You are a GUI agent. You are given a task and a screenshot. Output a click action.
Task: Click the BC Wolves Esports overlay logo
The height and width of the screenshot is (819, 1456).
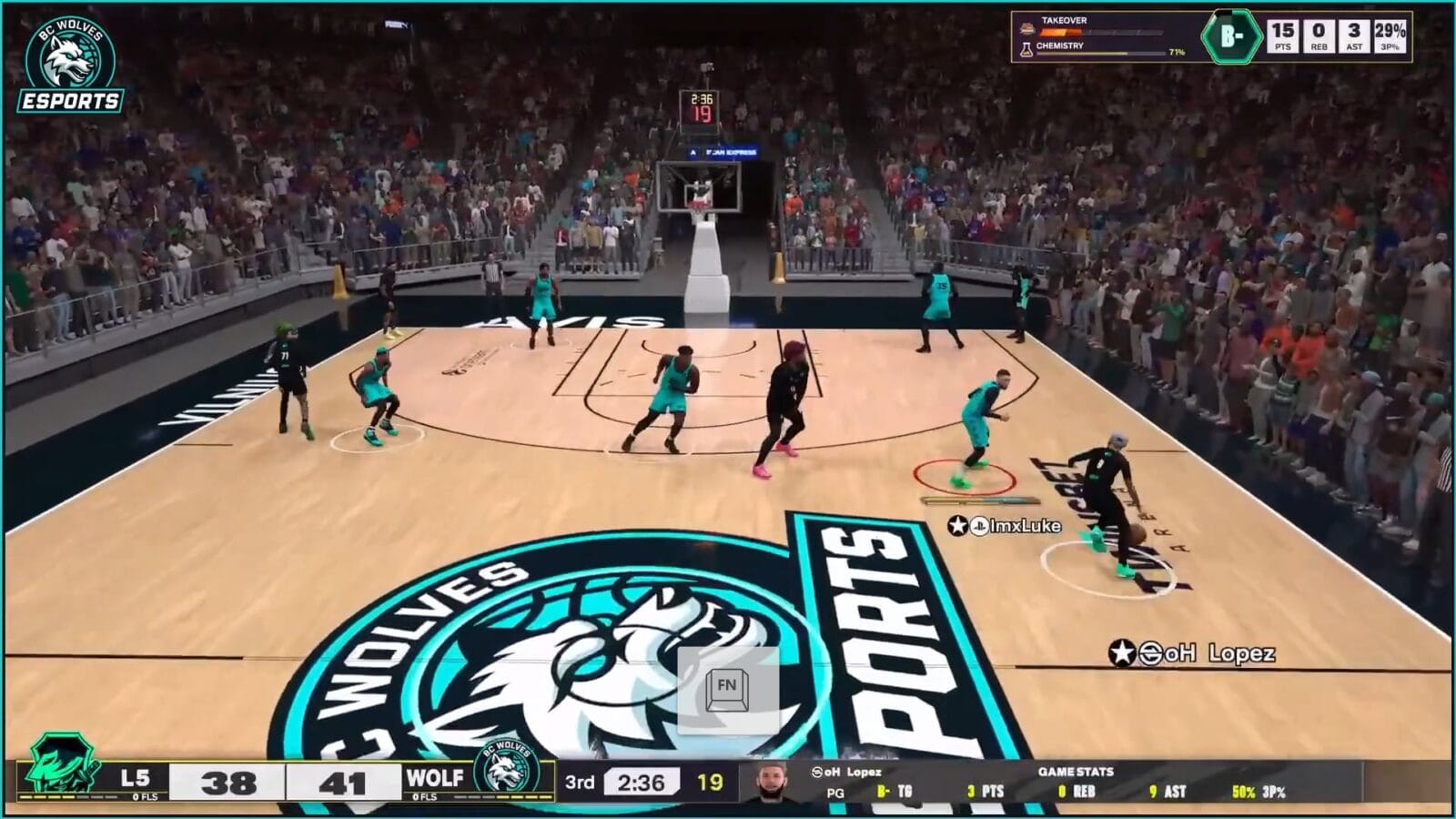click(70, 66)
